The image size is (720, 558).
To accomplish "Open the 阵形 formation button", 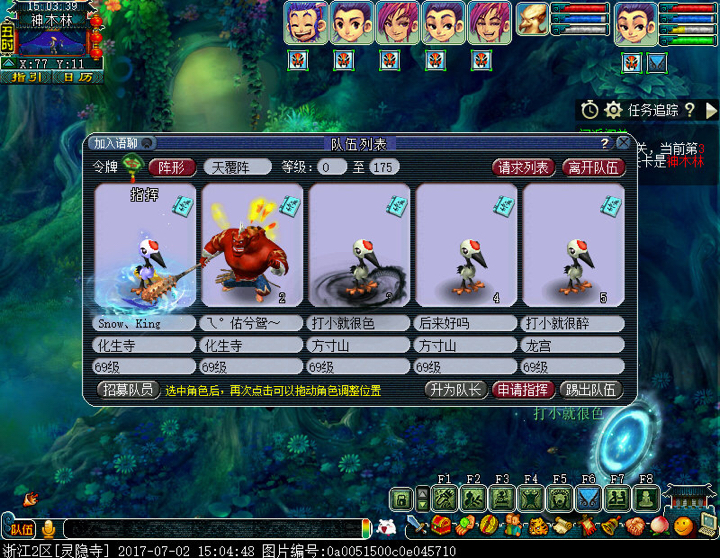I will point(172,167).
